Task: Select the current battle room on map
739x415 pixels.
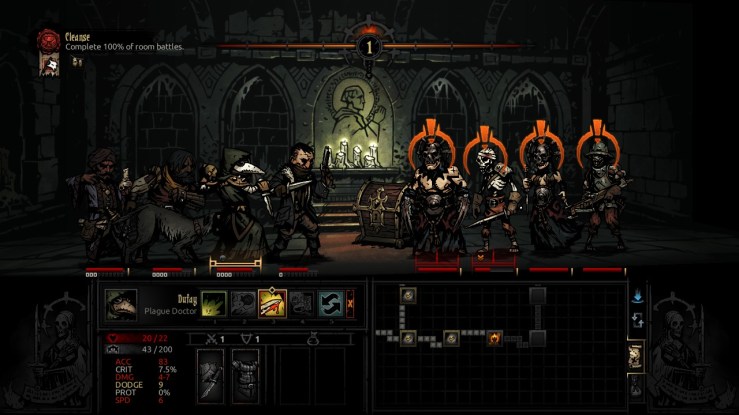Action: click(493, 338)
